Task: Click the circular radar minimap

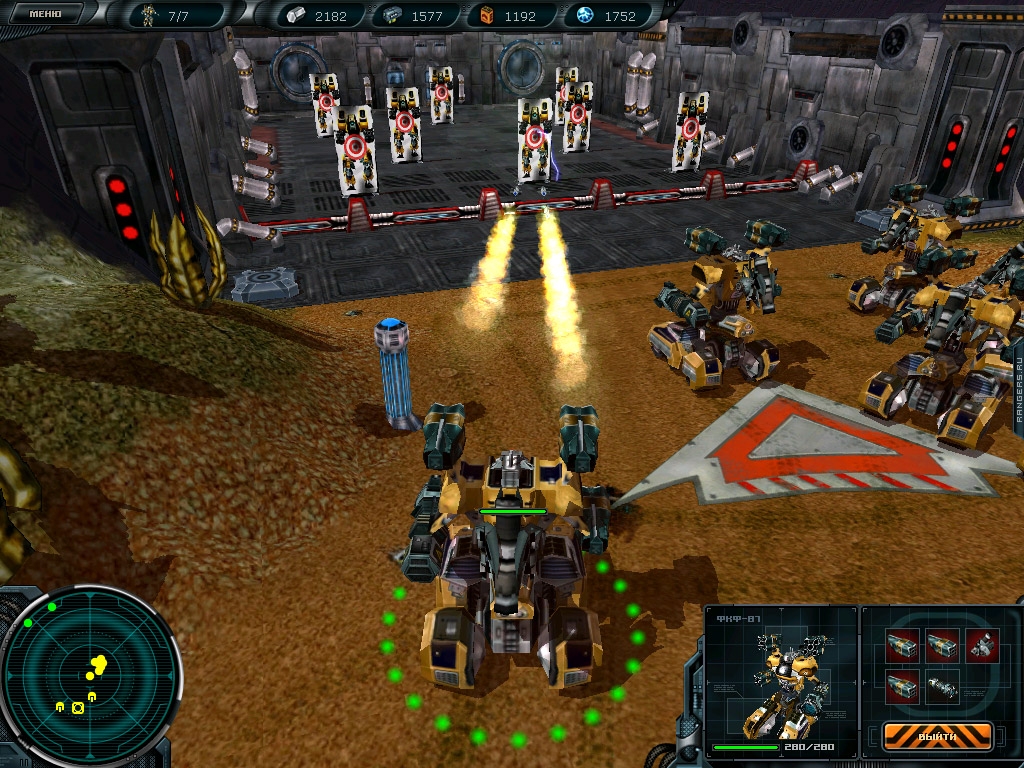Action: pyautogui.click(x=89, y=677)
